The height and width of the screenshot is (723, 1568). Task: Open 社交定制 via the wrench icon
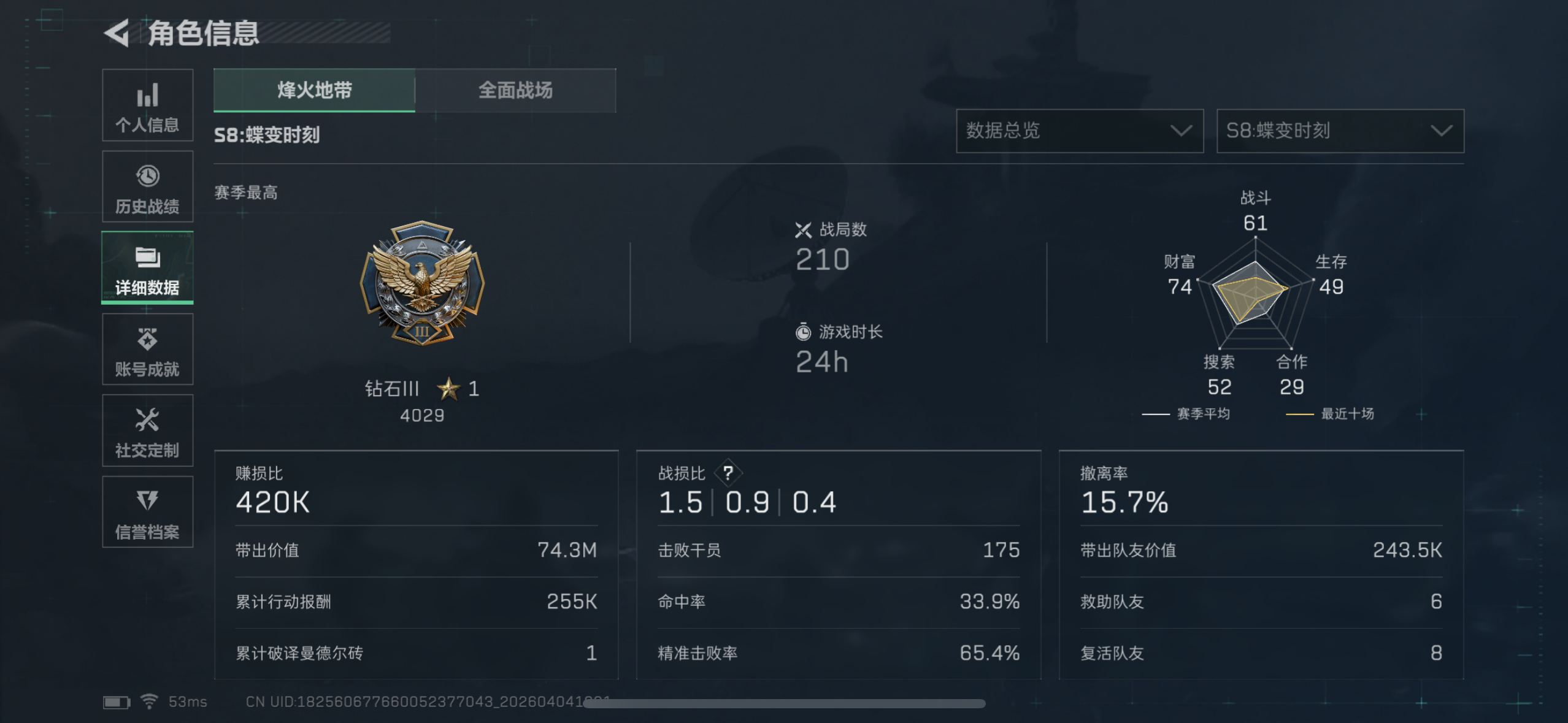click(x=147, y=430)
